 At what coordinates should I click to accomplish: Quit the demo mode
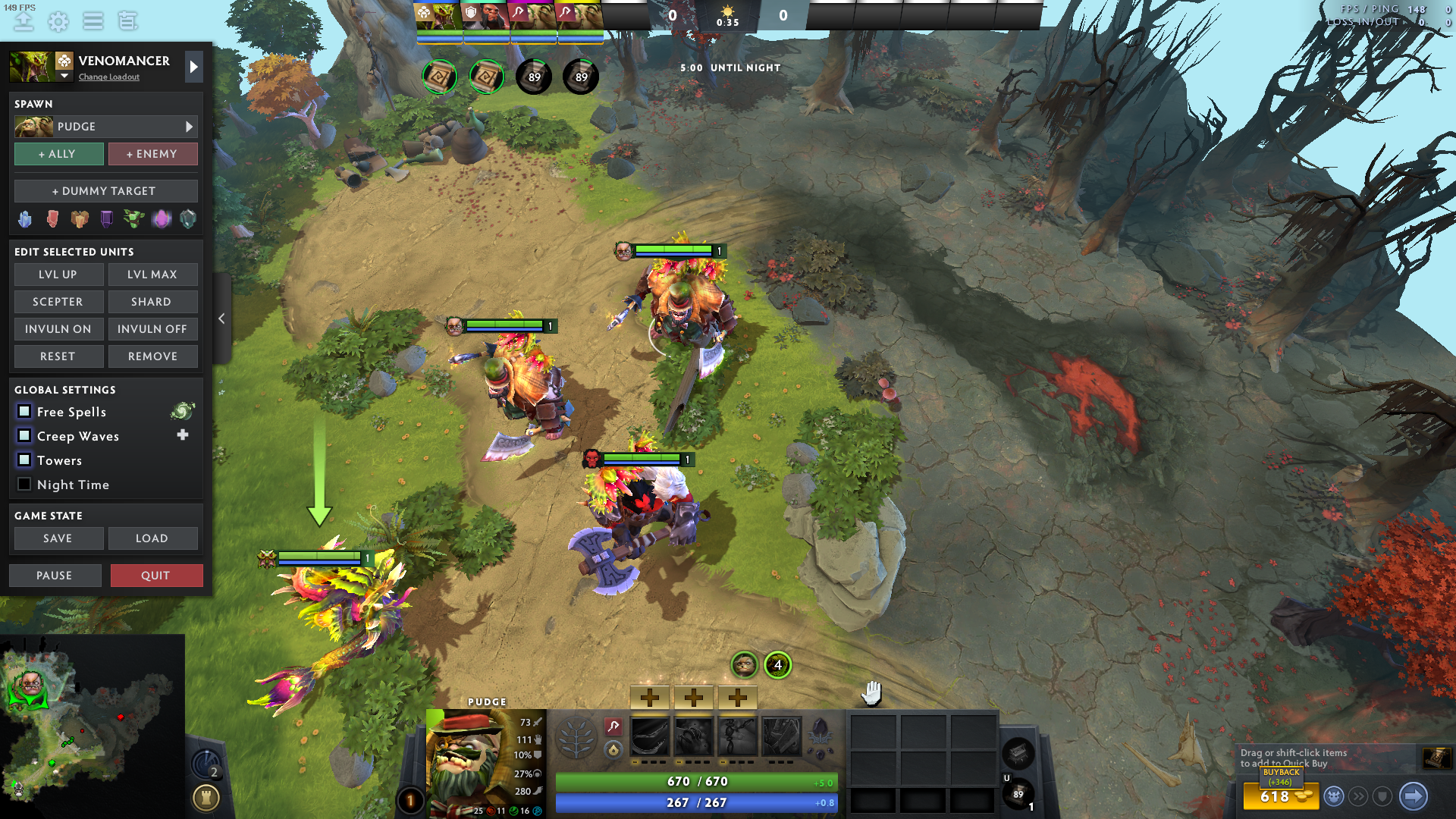pos(156,576)
